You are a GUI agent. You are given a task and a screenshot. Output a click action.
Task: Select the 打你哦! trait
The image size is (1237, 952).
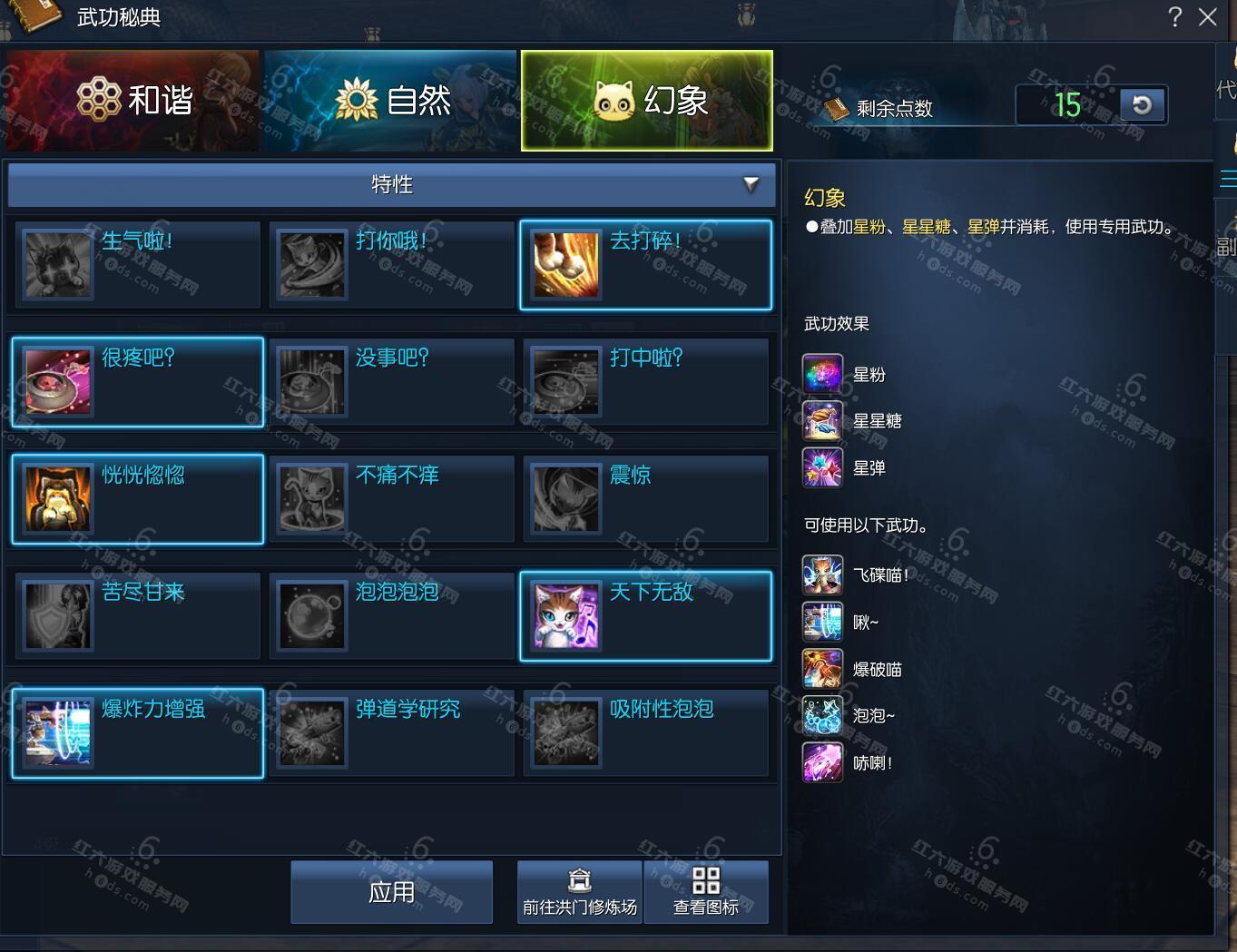391,264
